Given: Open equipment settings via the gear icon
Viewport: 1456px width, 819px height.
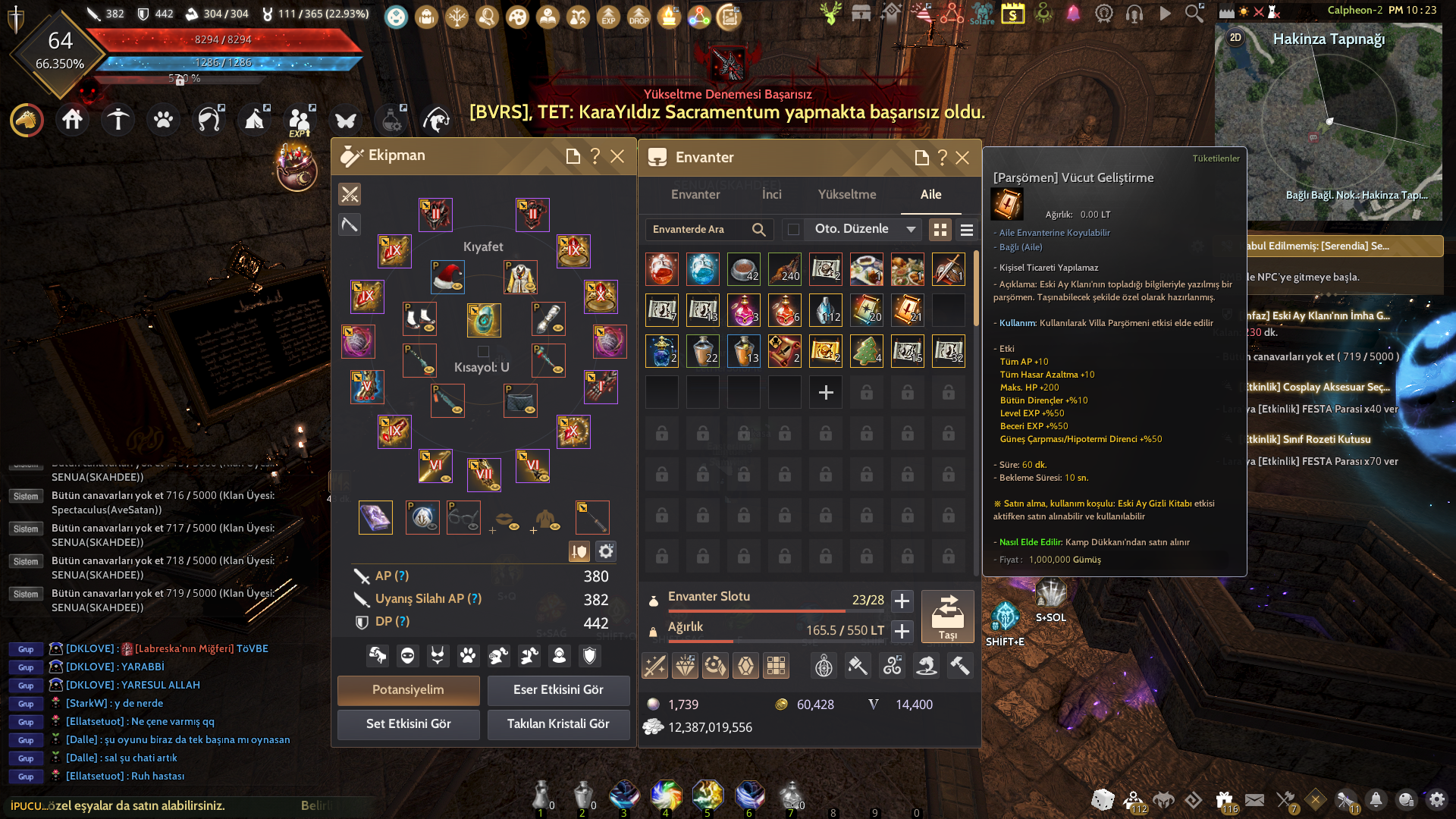Looking at the screenshot, I should coord(604,551).
